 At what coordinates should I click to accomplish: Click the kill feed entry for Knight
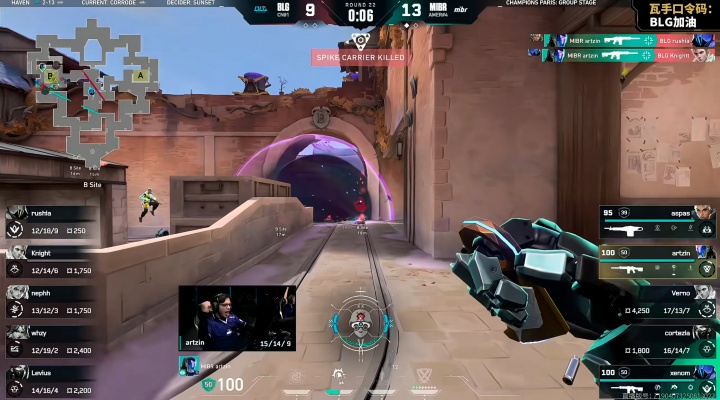[611, 55]
